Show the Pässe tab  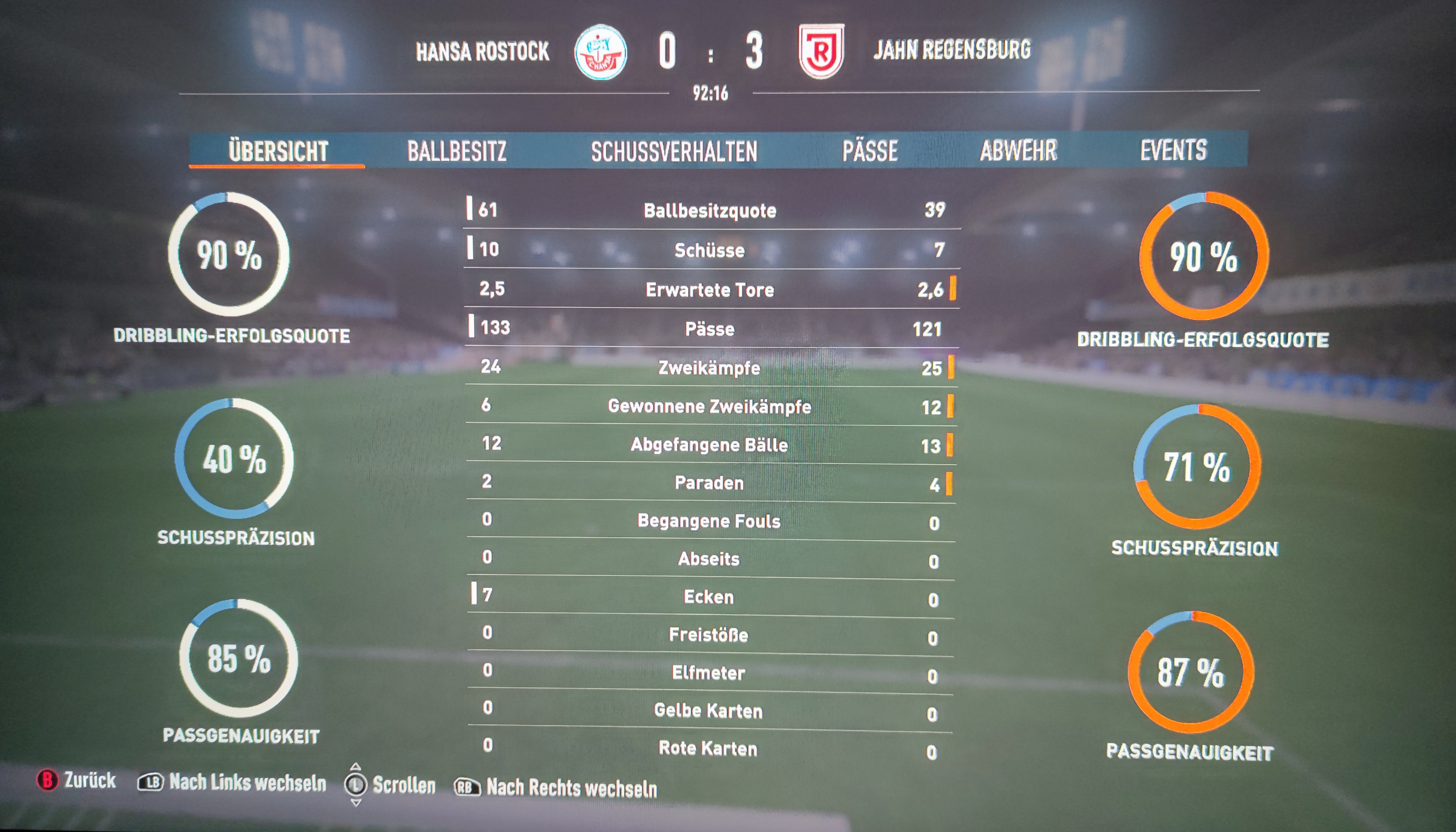click(x=869, y=151)
